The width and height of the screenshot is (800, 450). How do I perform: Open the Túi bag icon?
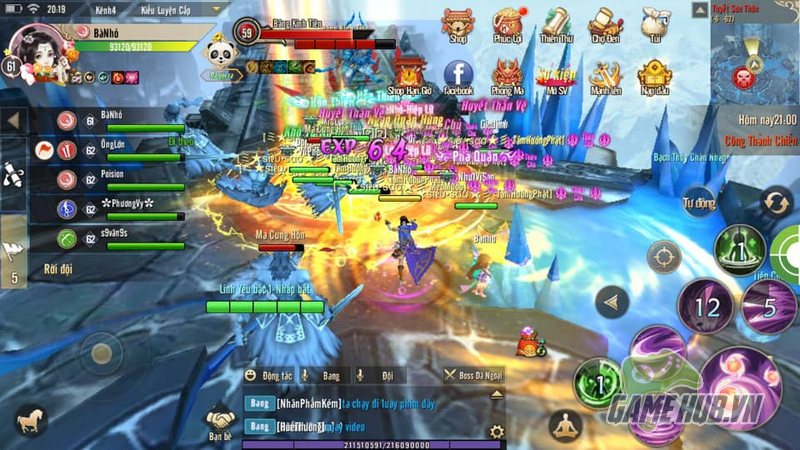point(655,24)
